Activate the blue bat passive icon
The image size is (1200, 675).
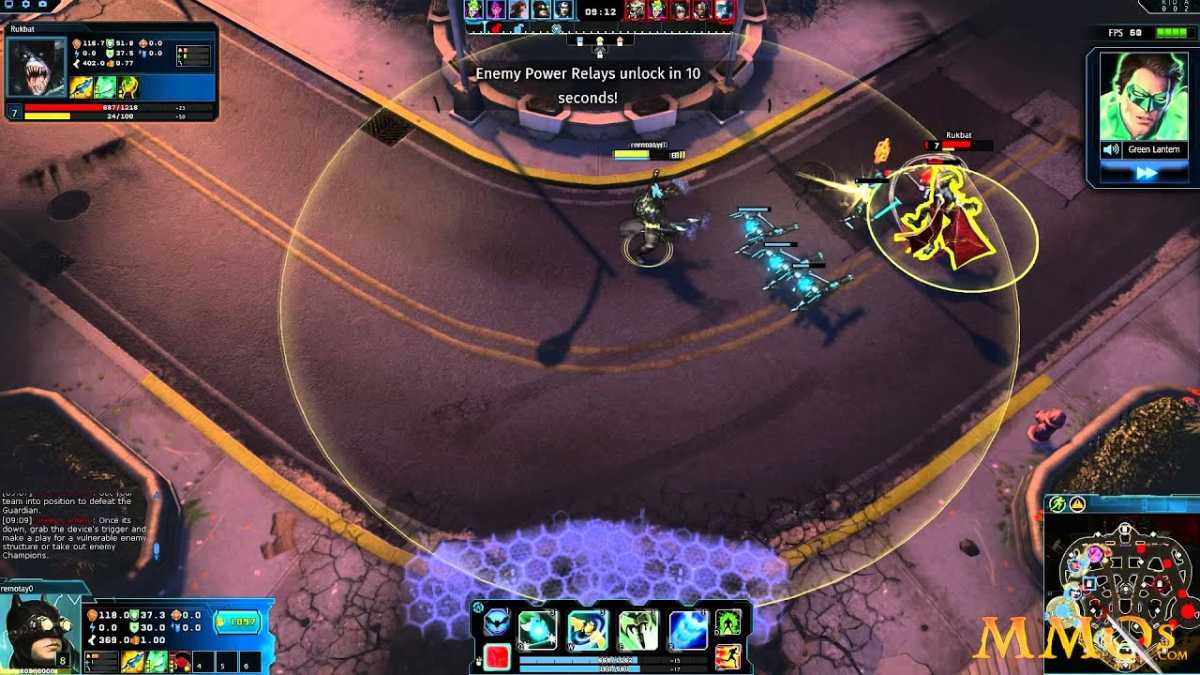pyautogui.click(x=496, y=624)
